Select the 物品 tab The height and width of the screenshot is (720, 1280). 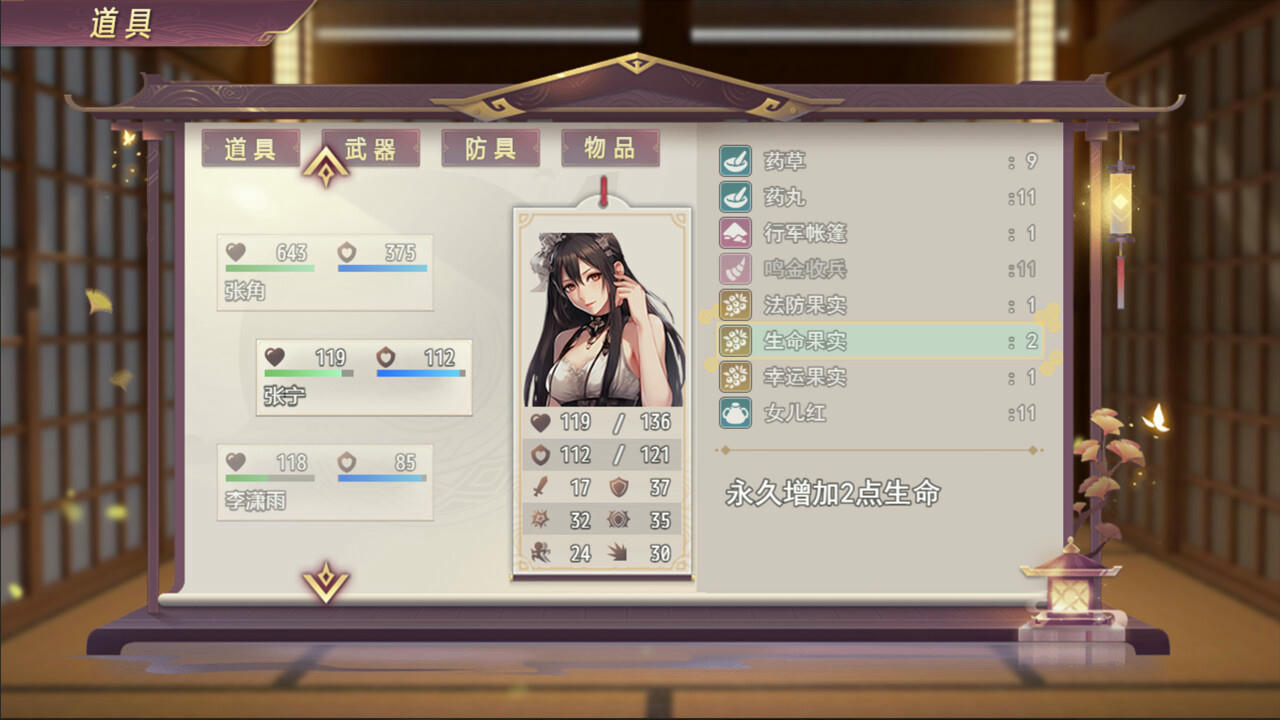pyautogui.click(x=610, y=148)
